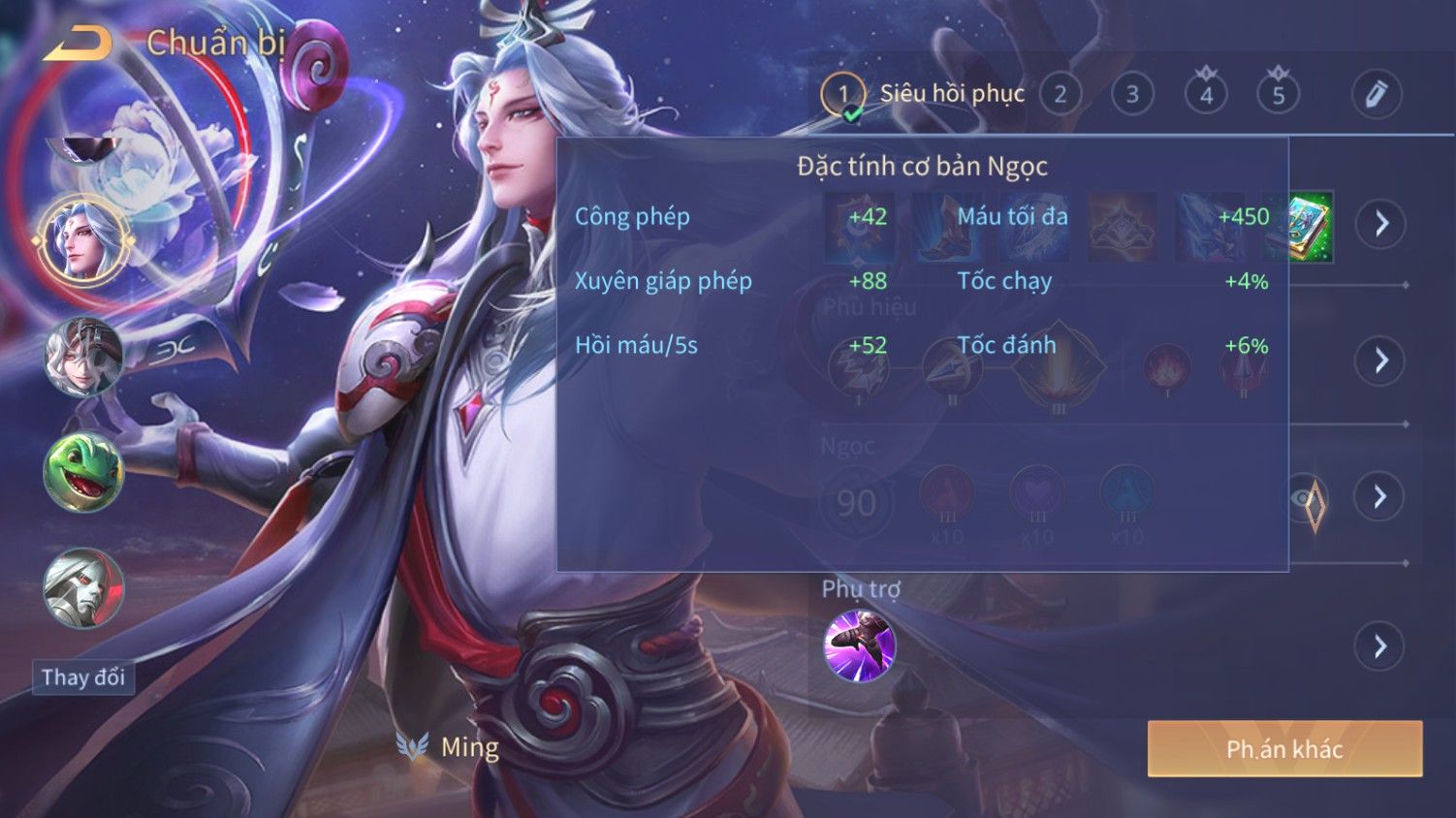Tap the Ph.án khác button

pyautogui.click(x=1284, y=749)
